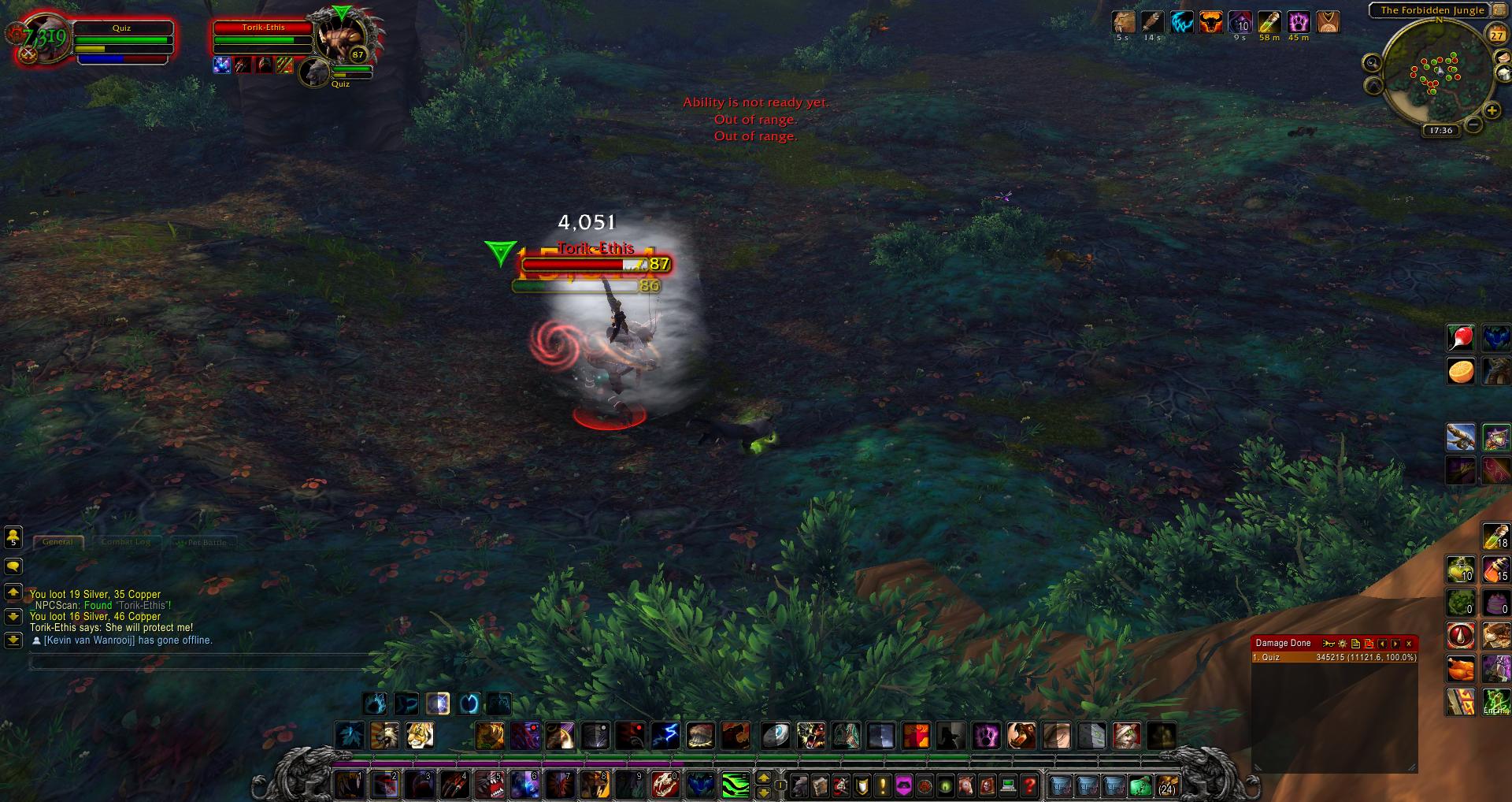Click the minimap zoom-in plus button

1490,110
